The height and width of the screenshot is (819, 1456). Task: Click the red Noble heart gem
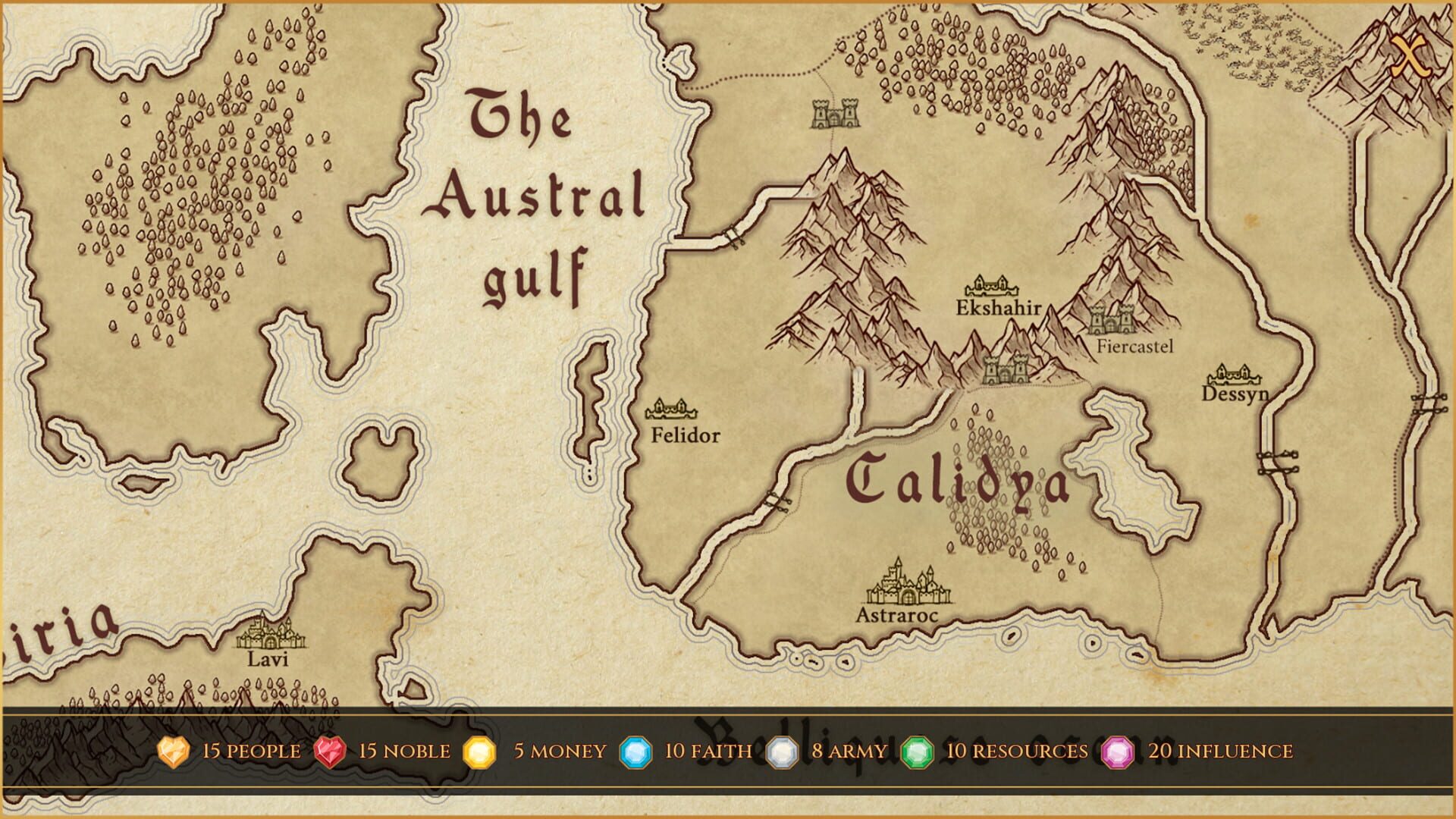click(x=331, y=752)
